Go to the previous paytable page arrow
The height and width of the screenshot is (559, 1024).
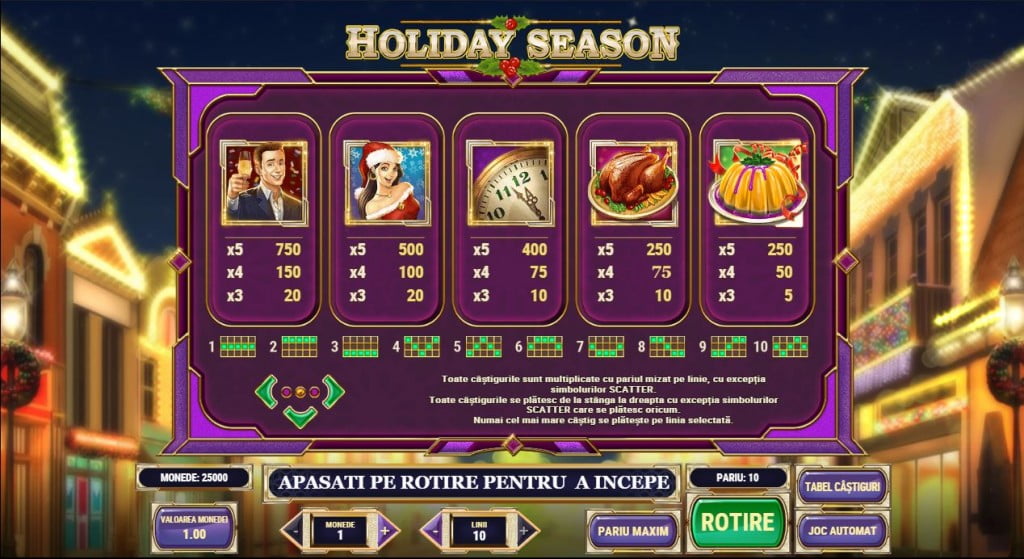267,391
